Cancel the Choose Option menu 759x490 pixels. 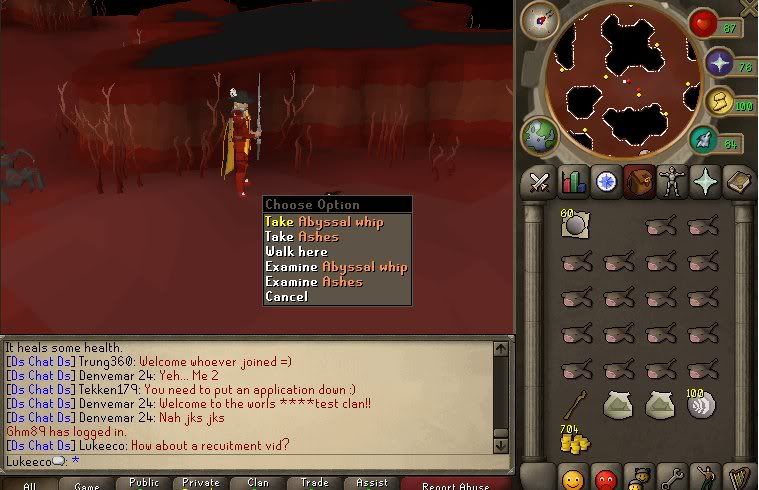(x=286, y=297)
